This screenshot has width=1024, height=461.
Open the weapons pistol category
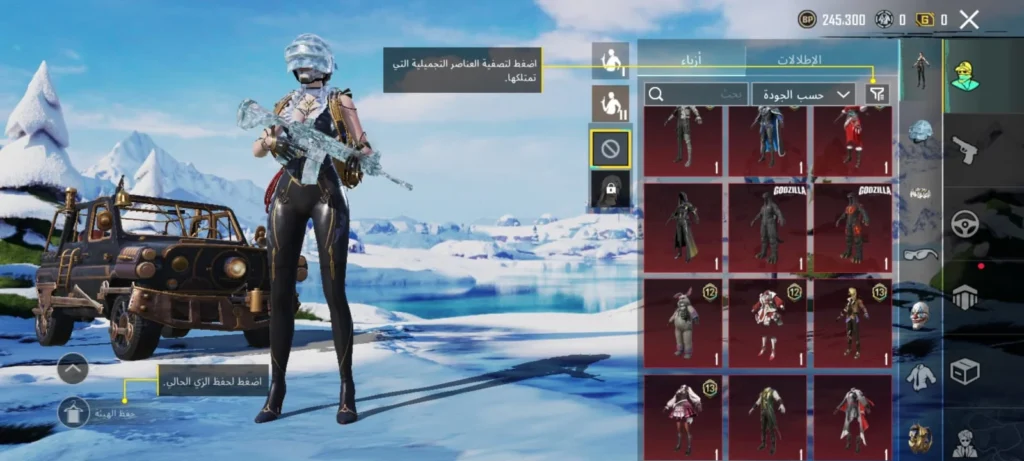[965, 149]
